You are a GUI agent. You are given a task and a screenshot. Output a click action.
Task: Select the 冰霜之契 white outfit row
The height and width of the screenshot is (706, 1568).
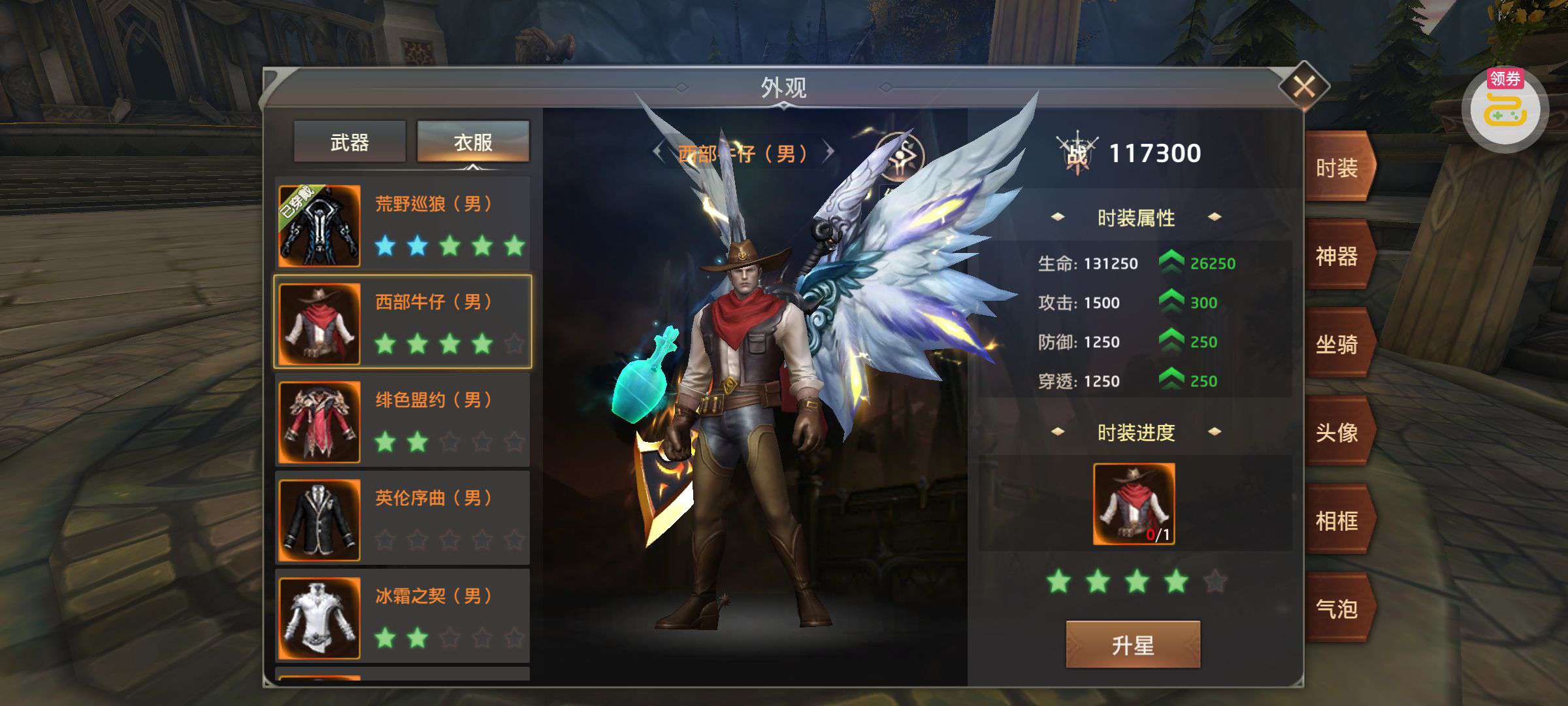(x=402, y=616)
